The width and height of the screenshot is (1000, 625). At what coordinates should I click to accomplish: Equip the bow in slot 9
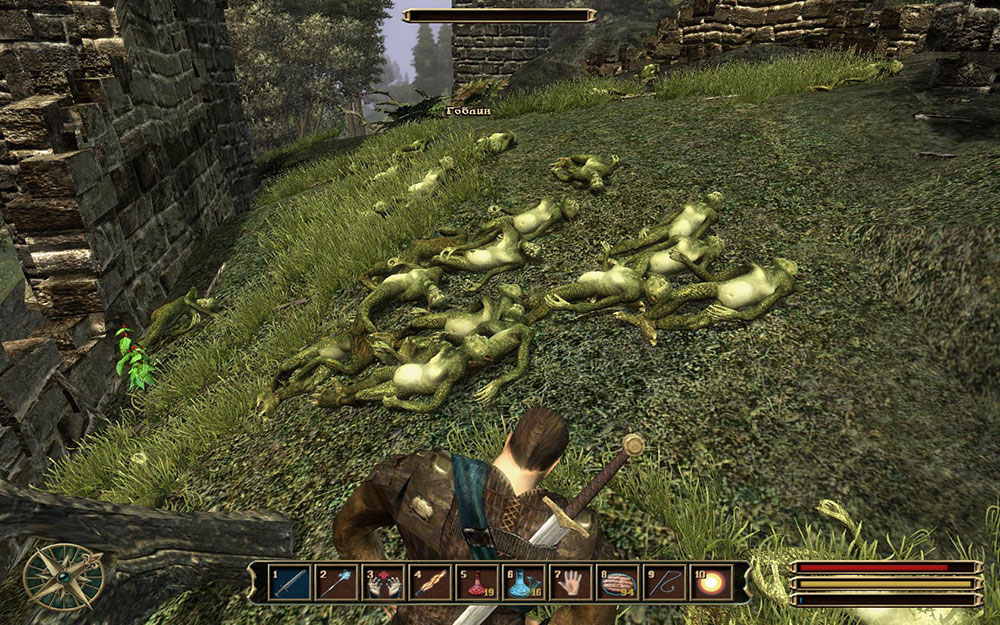pos(665,582)
